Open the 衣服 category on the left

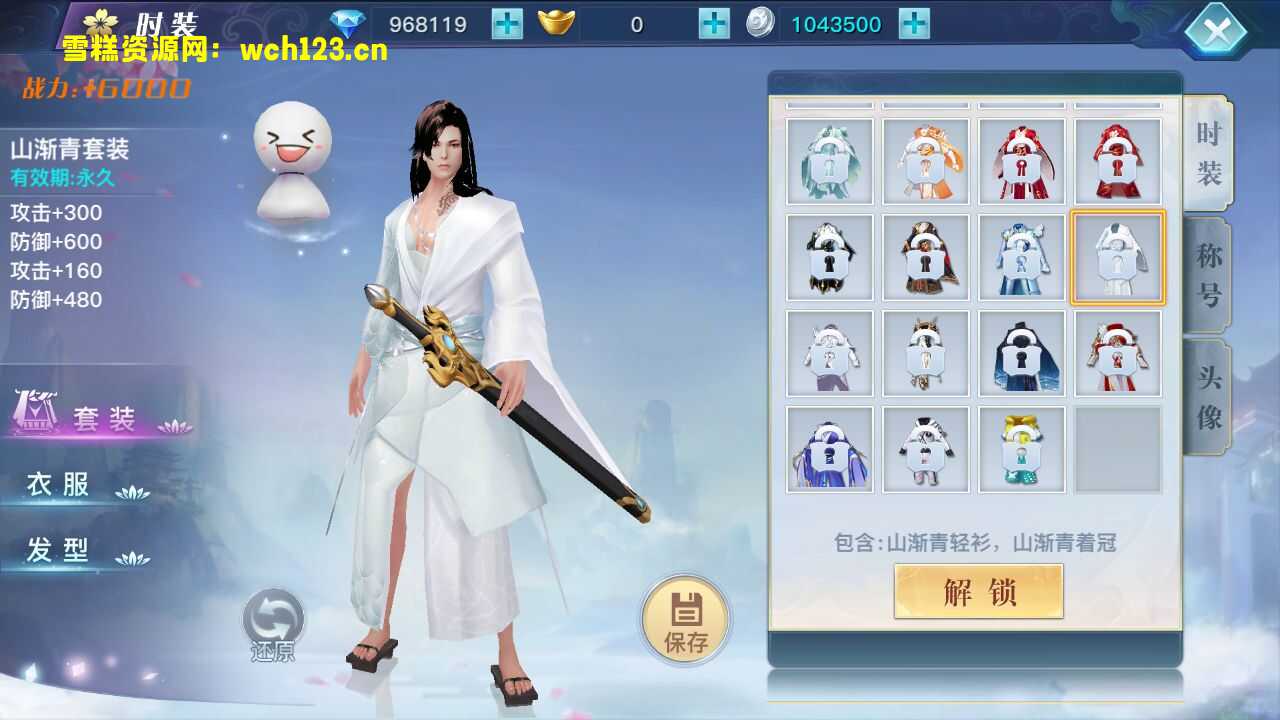tap(60, 484)
